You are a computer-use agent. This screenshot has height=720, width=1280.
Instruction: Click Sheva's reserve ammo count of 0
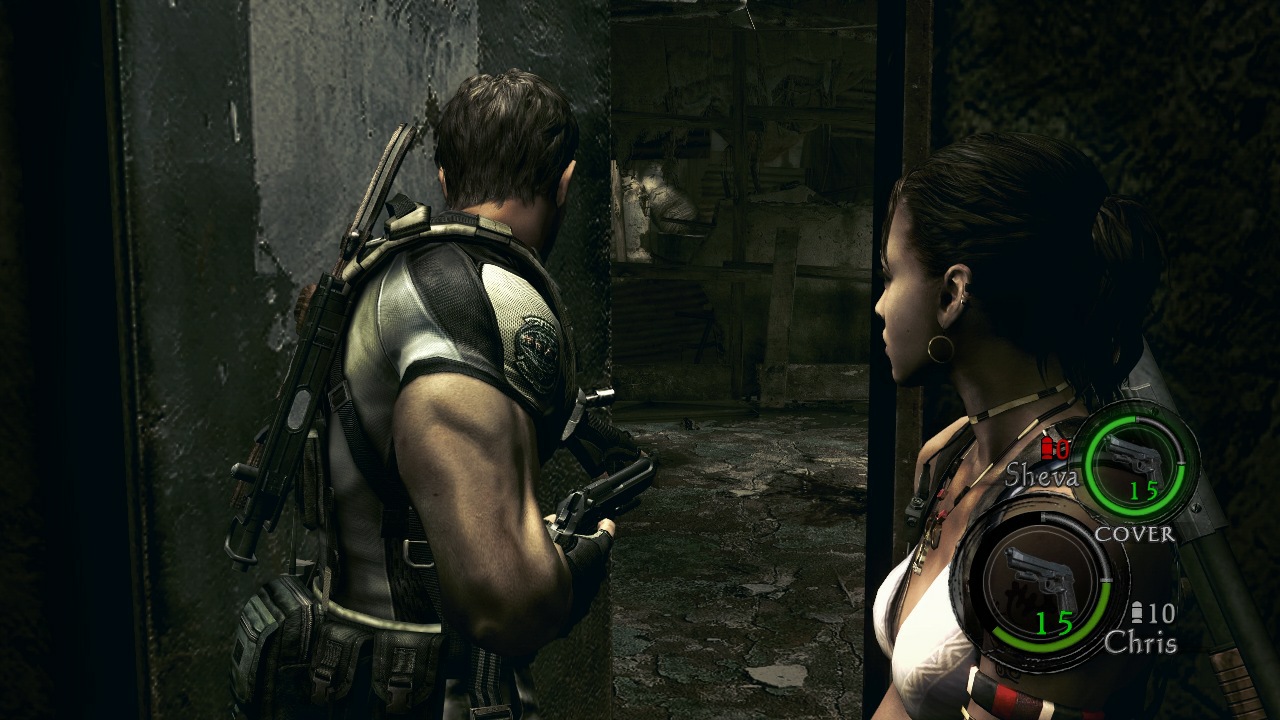point(1062,450)
